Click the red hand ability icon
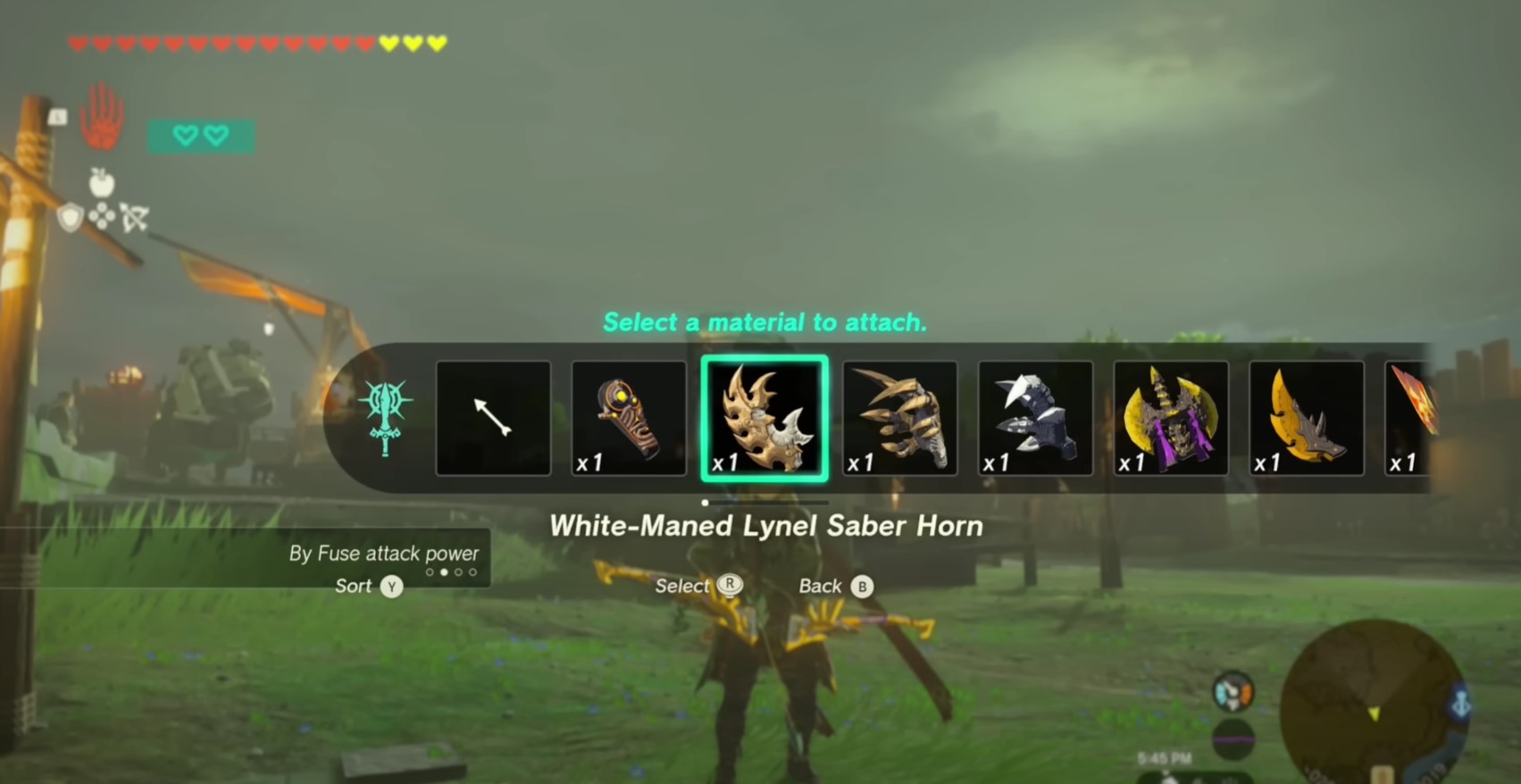The width and height of the screenshot is (1521, 784). [x=101, y=113]
